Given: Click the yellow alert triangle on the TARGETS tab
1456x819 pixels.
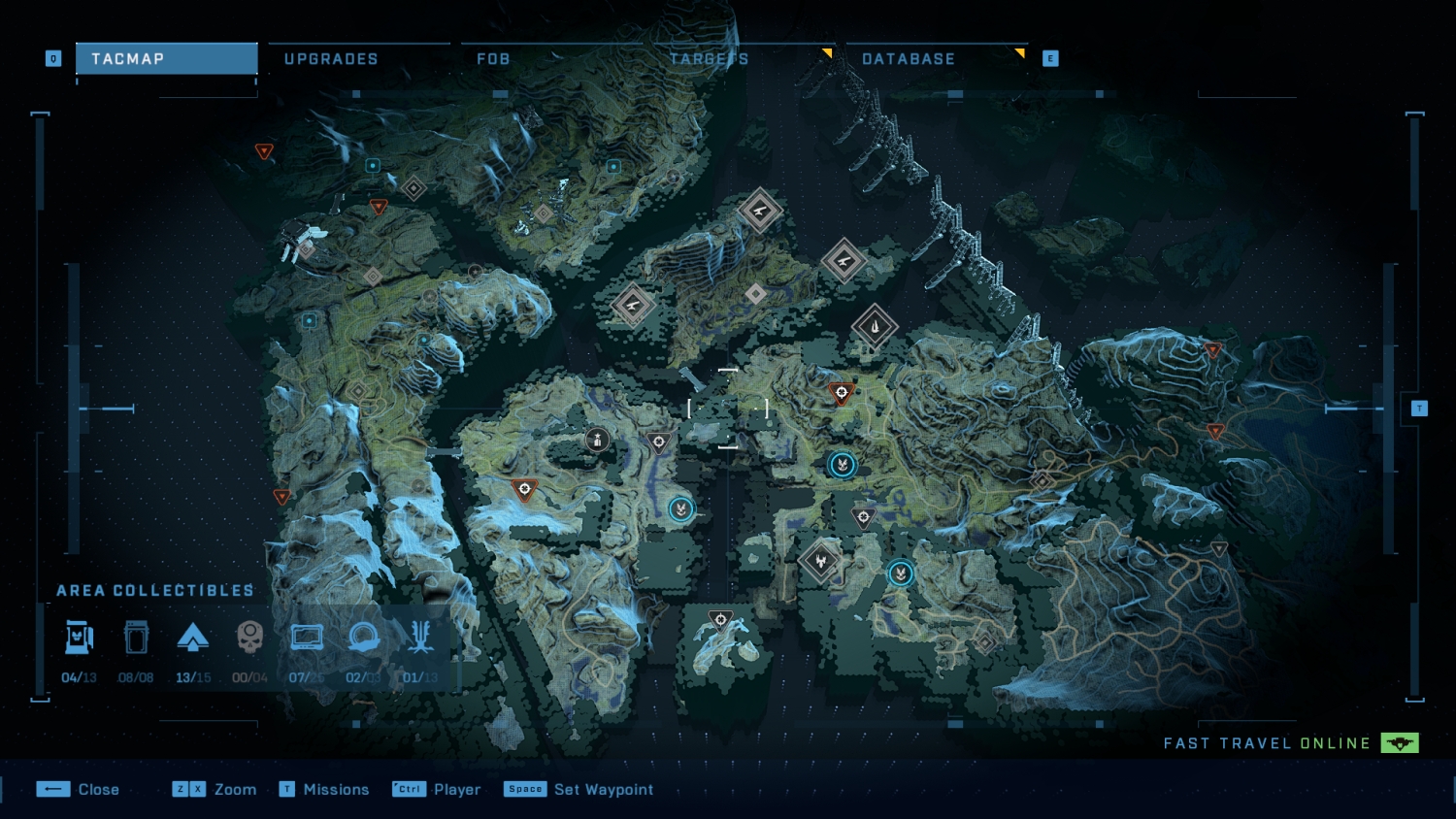Looking at the screenshot, I should pyautogui.click(x=826, y=51).
